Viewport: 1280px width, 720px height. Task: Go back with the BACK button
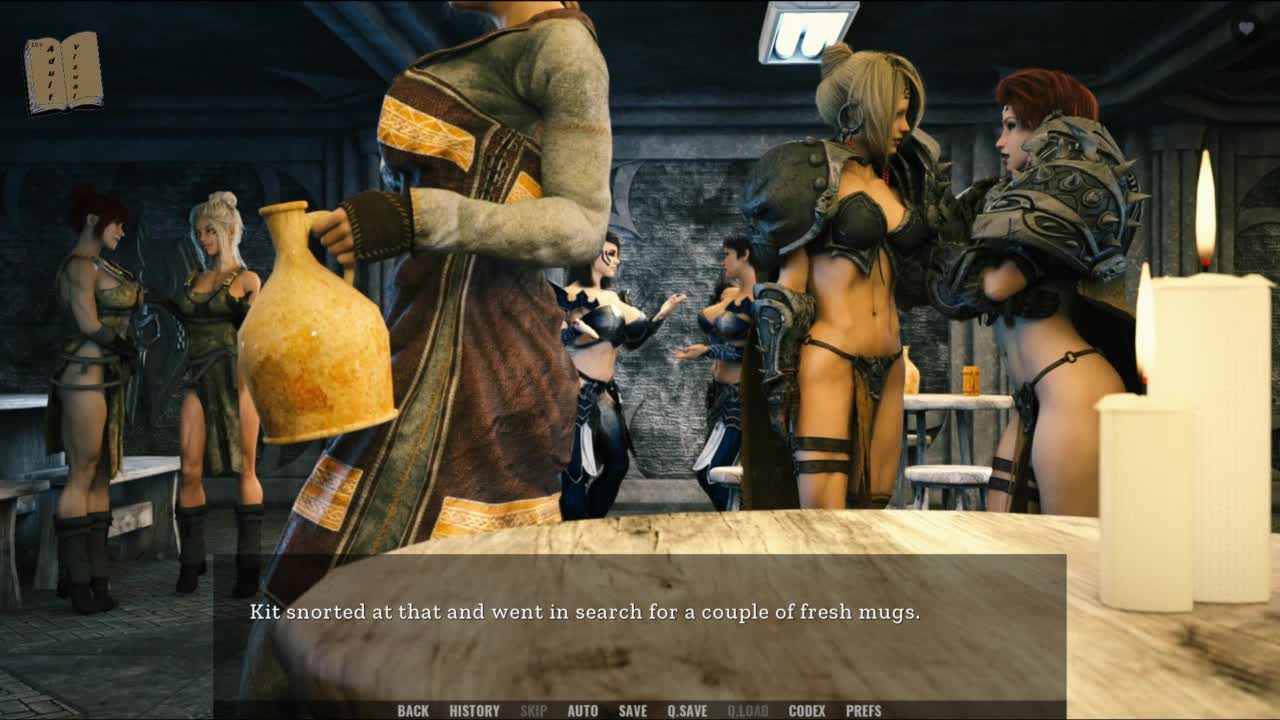point(413,711)
